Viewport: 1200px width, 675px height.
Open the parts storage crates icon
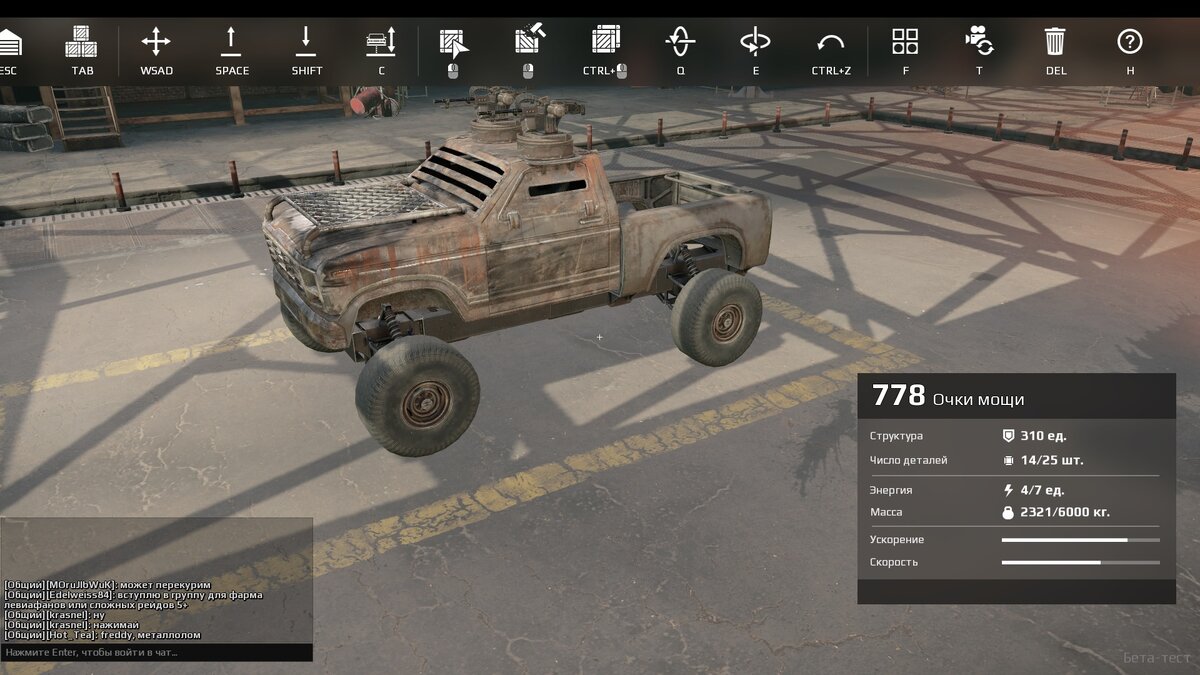tap(81, 42)
